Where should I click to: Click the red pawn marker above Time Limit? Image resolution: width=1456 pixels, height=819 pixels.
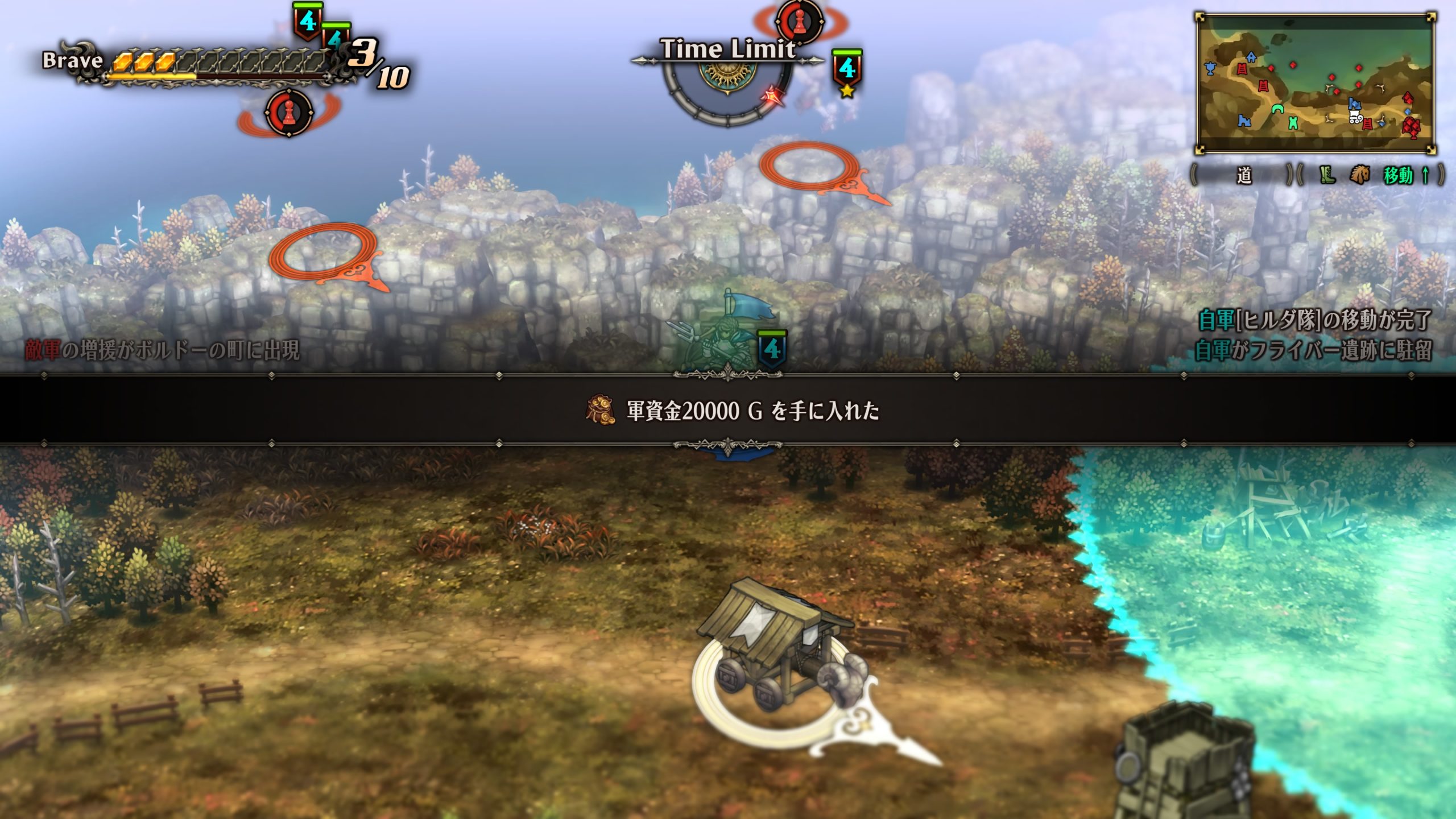tap(800, 22)
